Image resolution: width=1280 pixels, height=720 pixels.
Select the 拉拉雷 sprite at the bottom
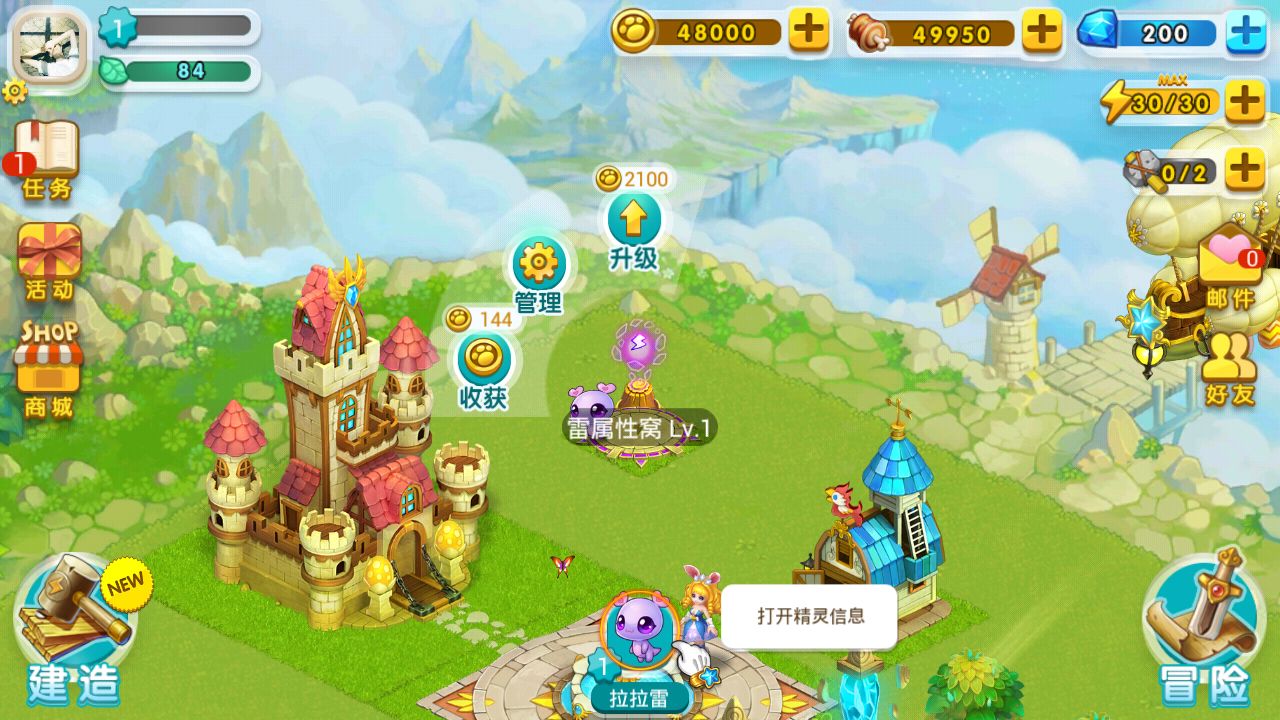pos(638,630)
